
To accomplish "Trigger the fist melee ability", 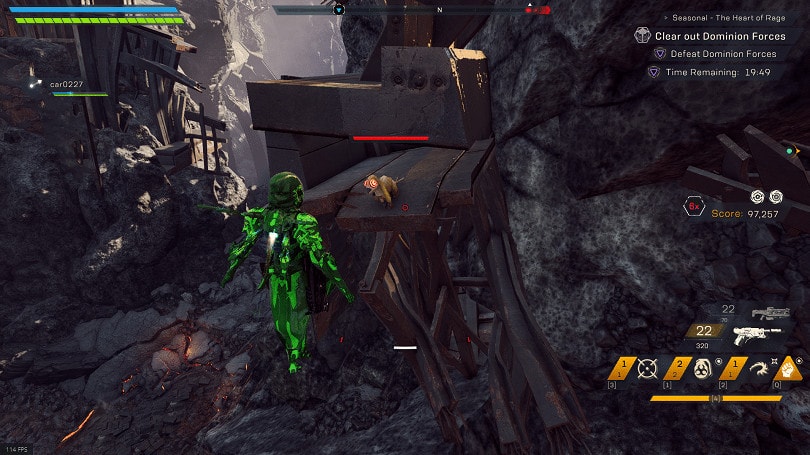I will [790, 368].
